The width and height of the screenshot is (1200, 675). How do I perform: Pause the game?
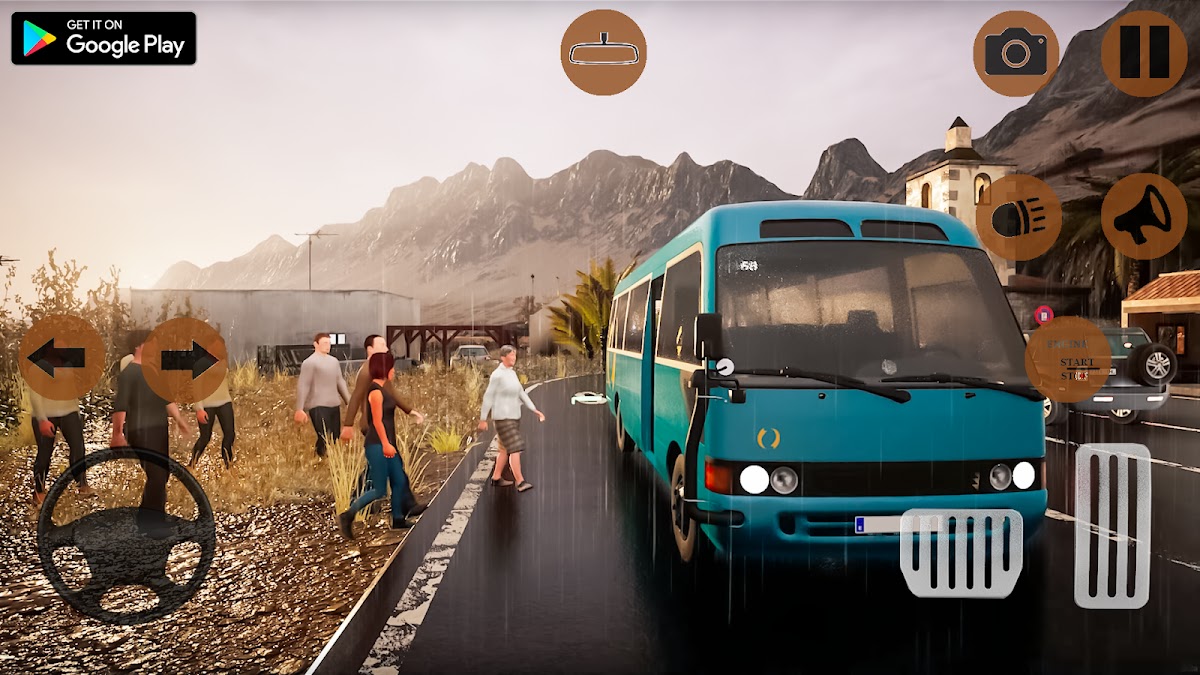tap(1144, 53)
